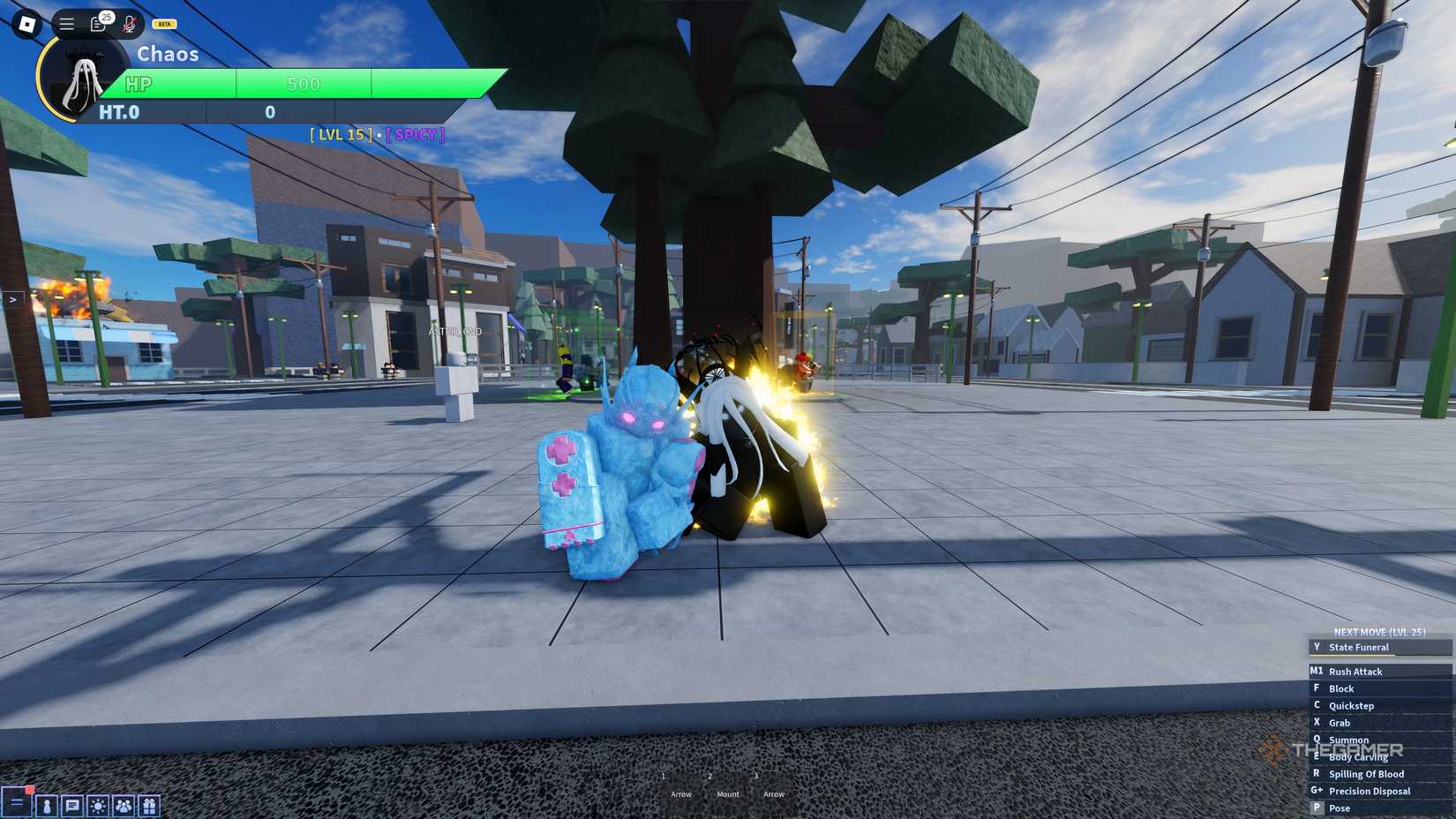Expand the left-edge panel arrow
Screen dimensions: 1456x819
(11, 300)
